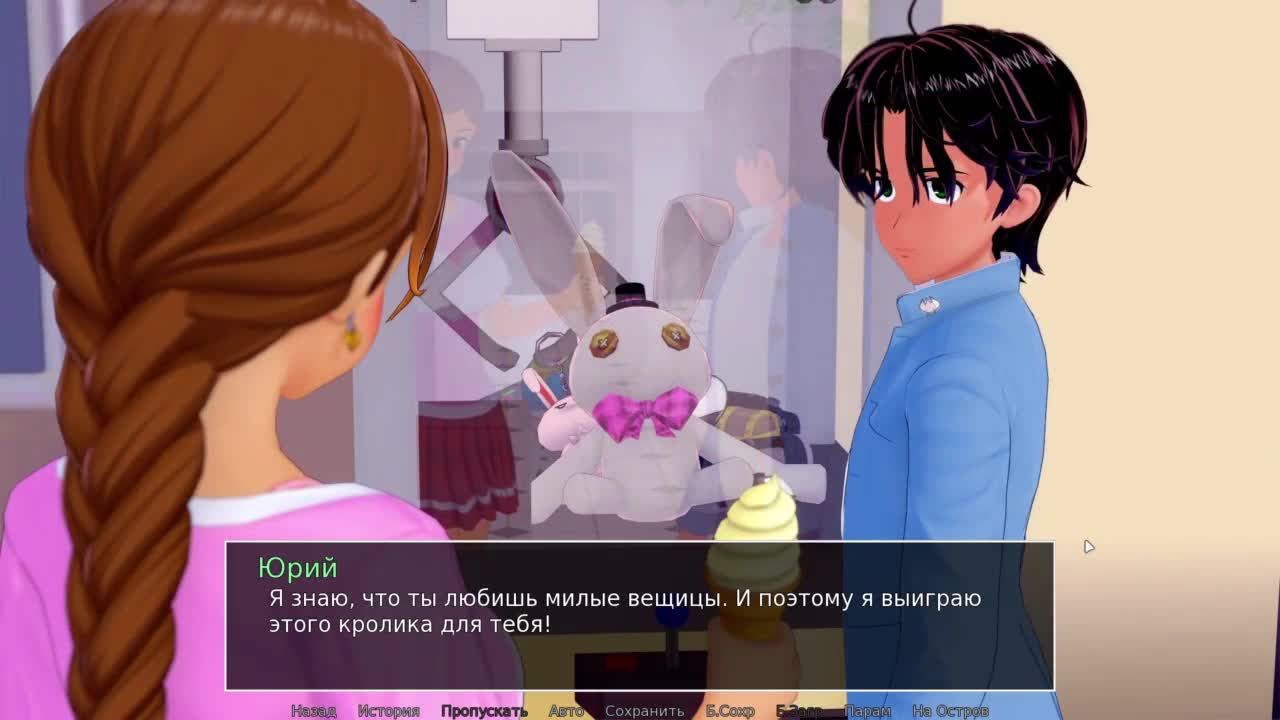Open the История dialogue log
The image size is (1280, 720).
[x=389, y=711]
